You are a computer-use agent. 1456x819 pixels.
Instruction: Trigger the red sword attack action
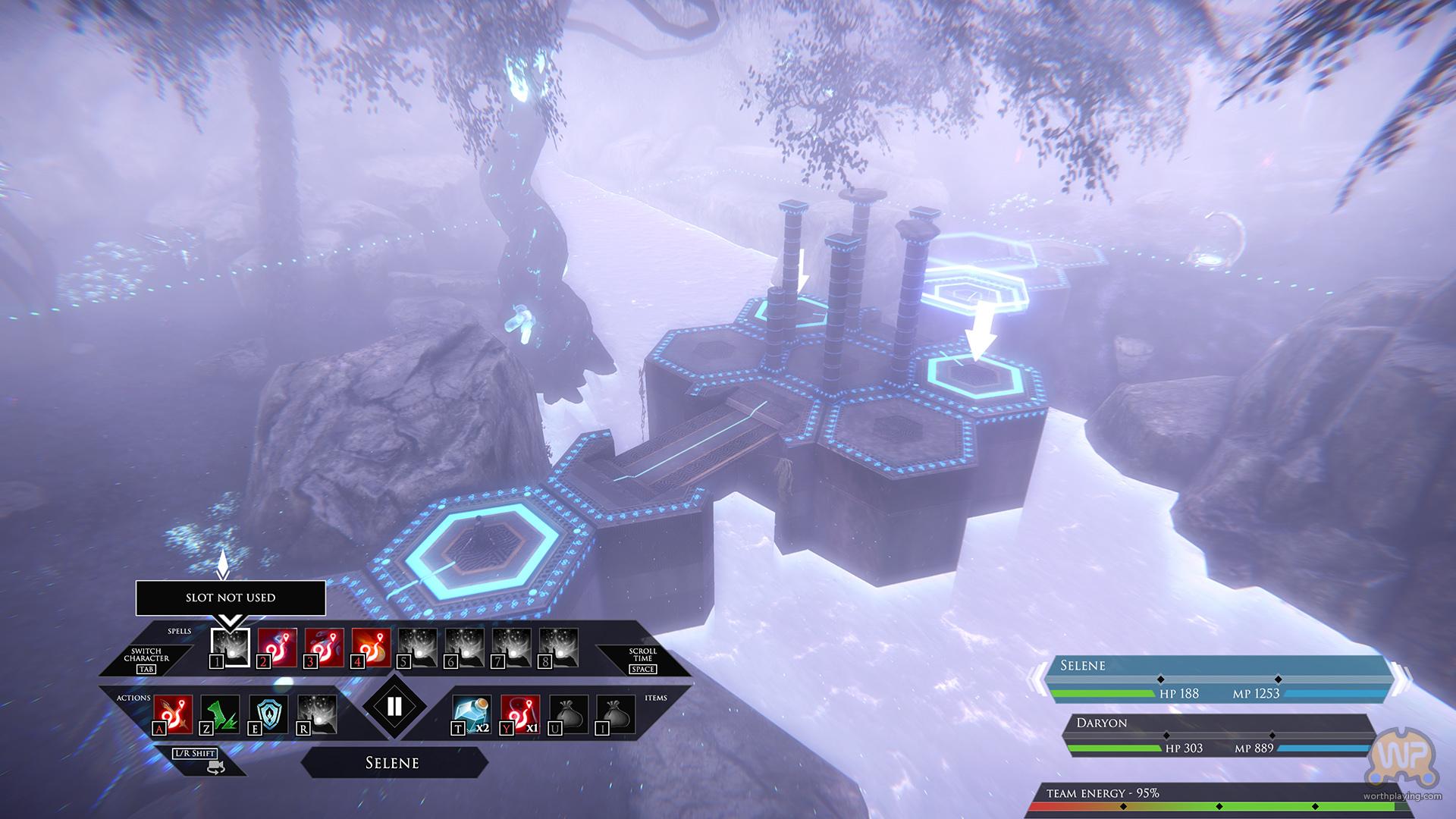(174, 714)
